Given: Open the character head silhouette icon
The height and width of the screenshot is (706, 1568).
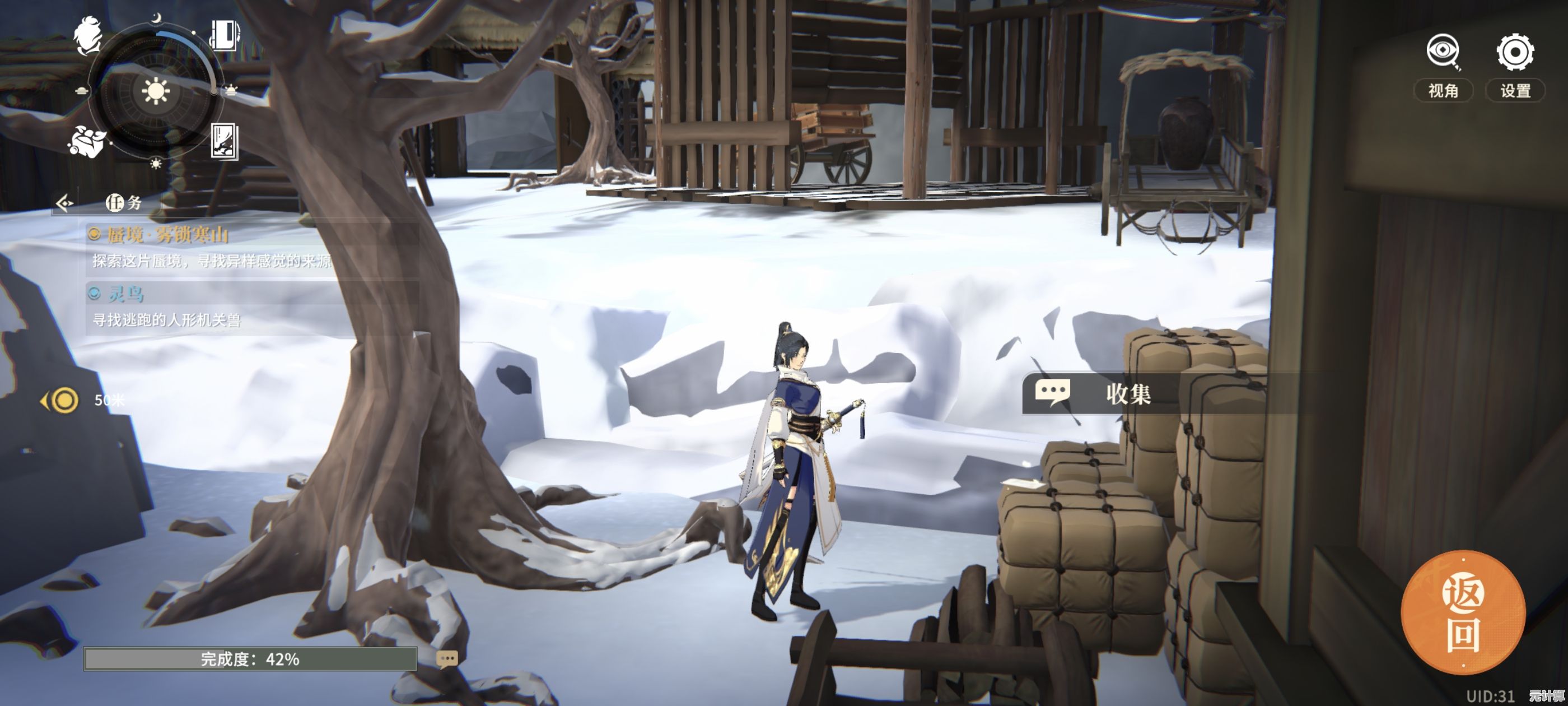Looking at the screenshot, I should click(89, 34).
